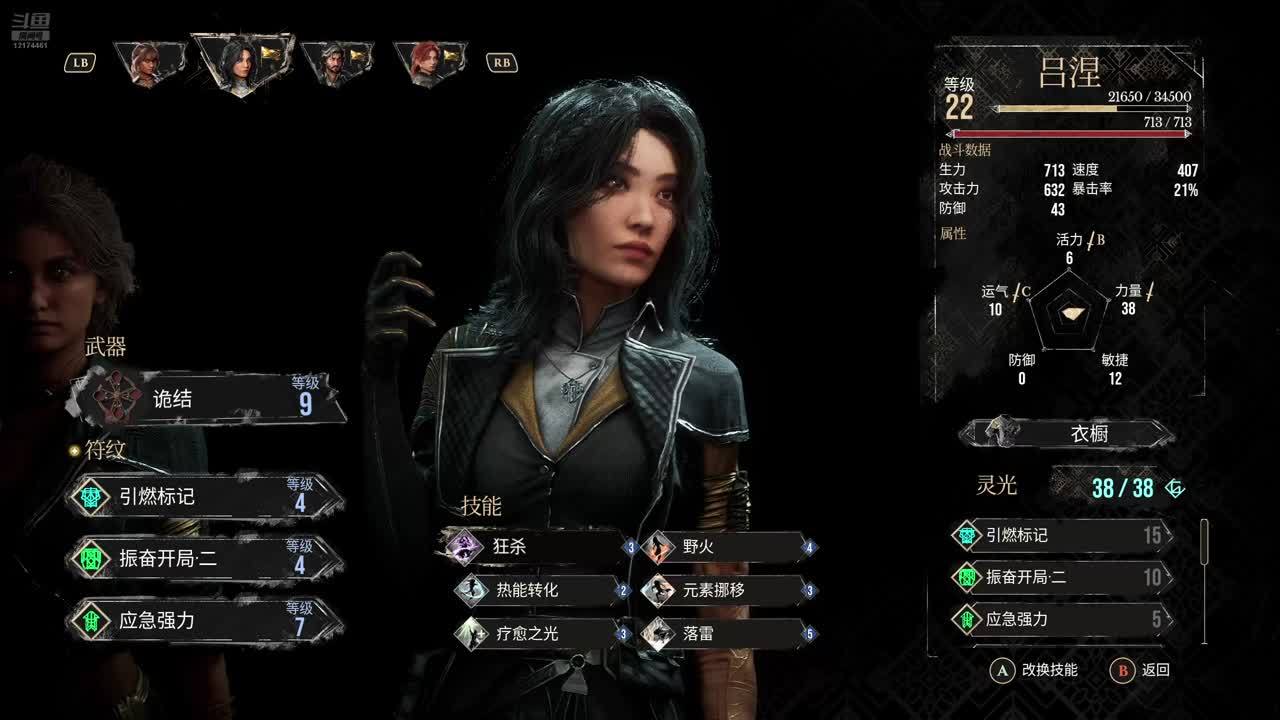
Task: Switch to the red-haired character portrait
Action: (428, 62)
